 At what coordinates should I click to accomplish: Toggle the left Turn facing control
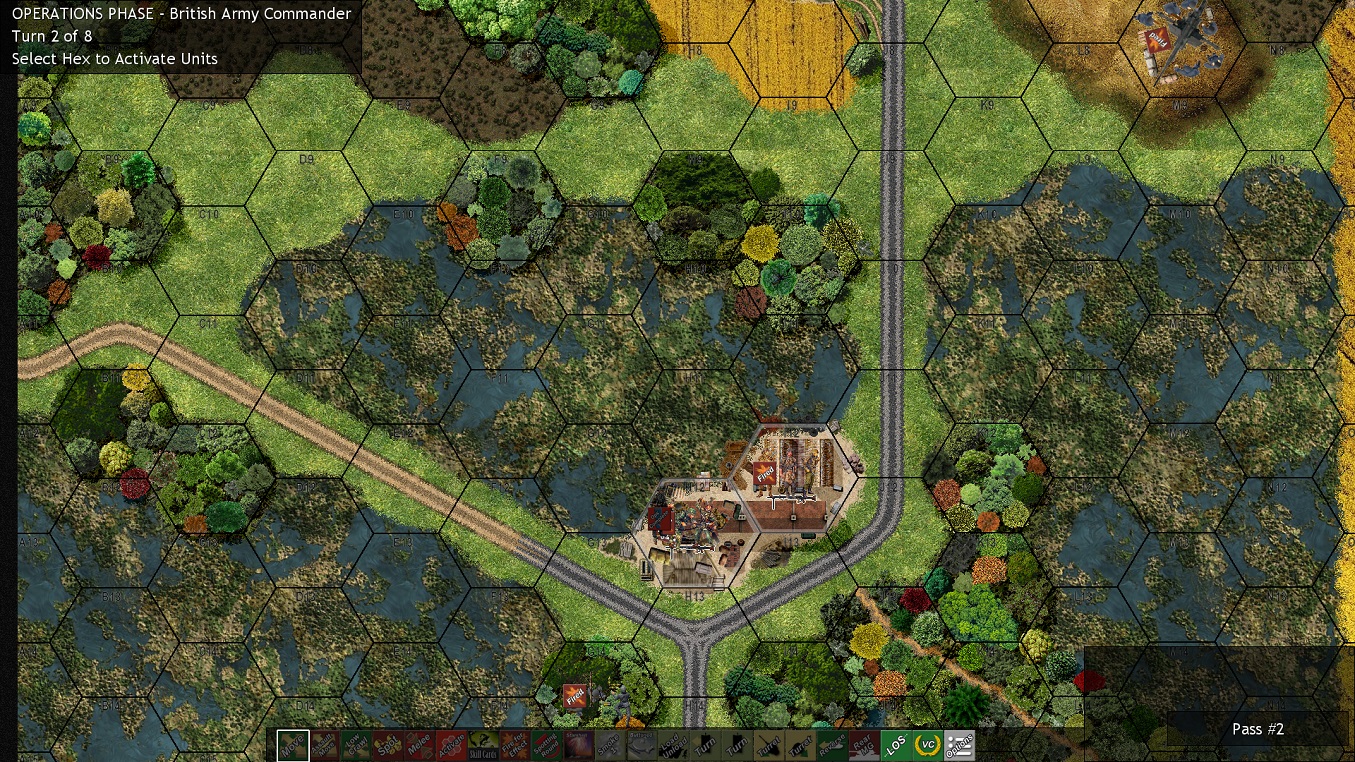point(704,745)
